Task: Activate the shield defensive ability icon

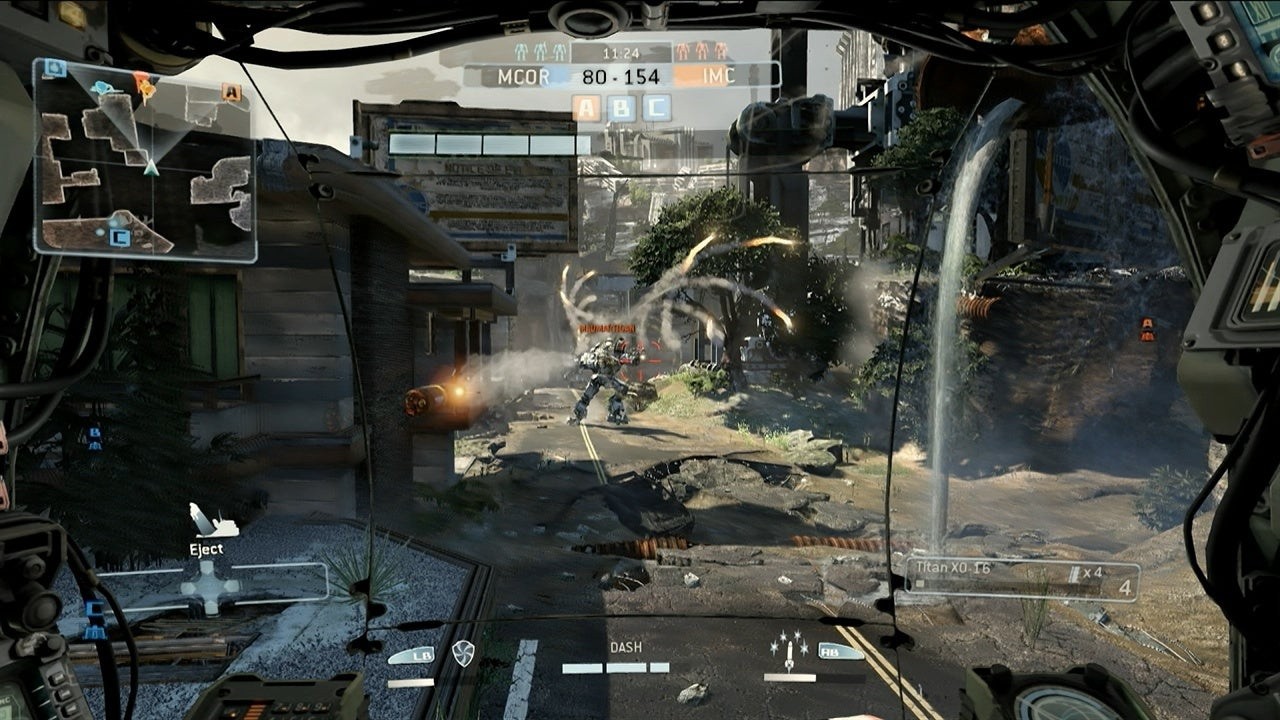Action: point(462,653)
